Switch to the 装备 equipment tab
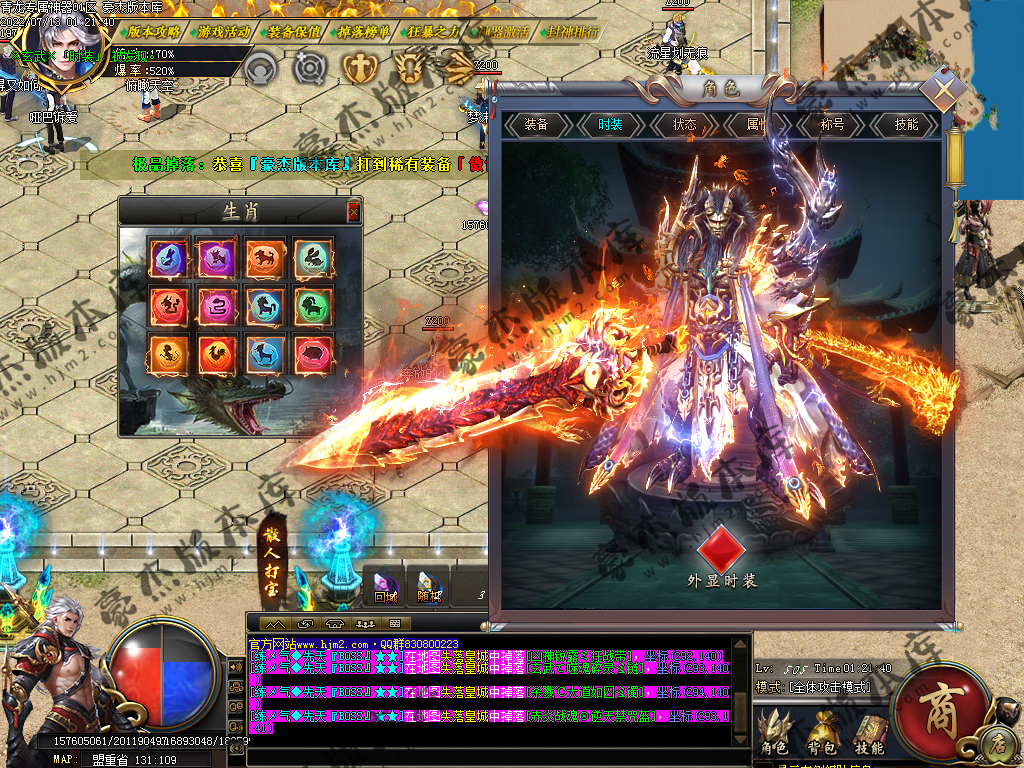The image size is (1024, 768). click(x=537, y=125)
